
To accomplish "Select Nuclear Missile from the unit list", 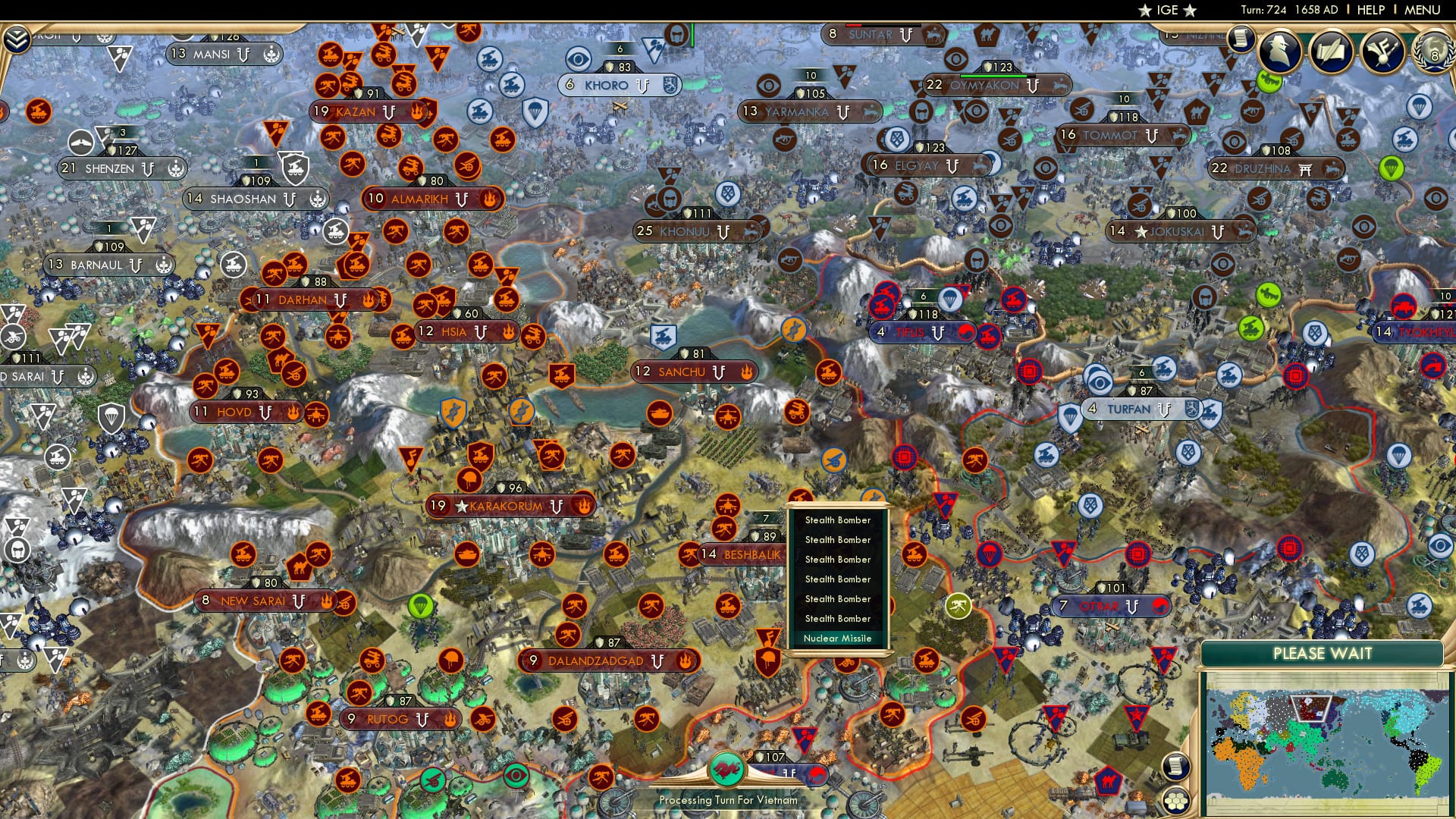I will pos(837,639).
